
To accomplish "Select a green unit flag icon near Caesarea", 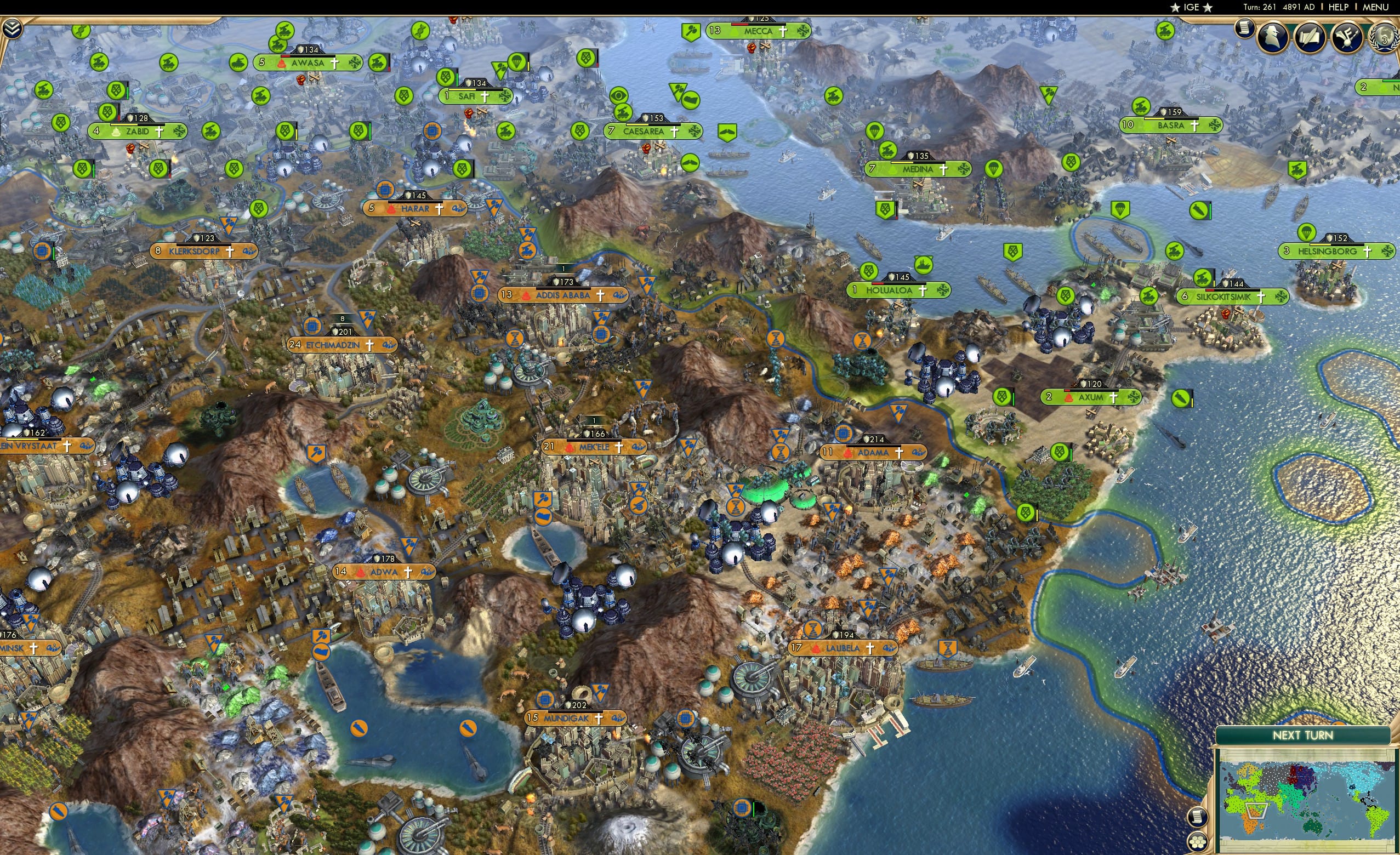I will pyautogui.click(x=623, y=113).
